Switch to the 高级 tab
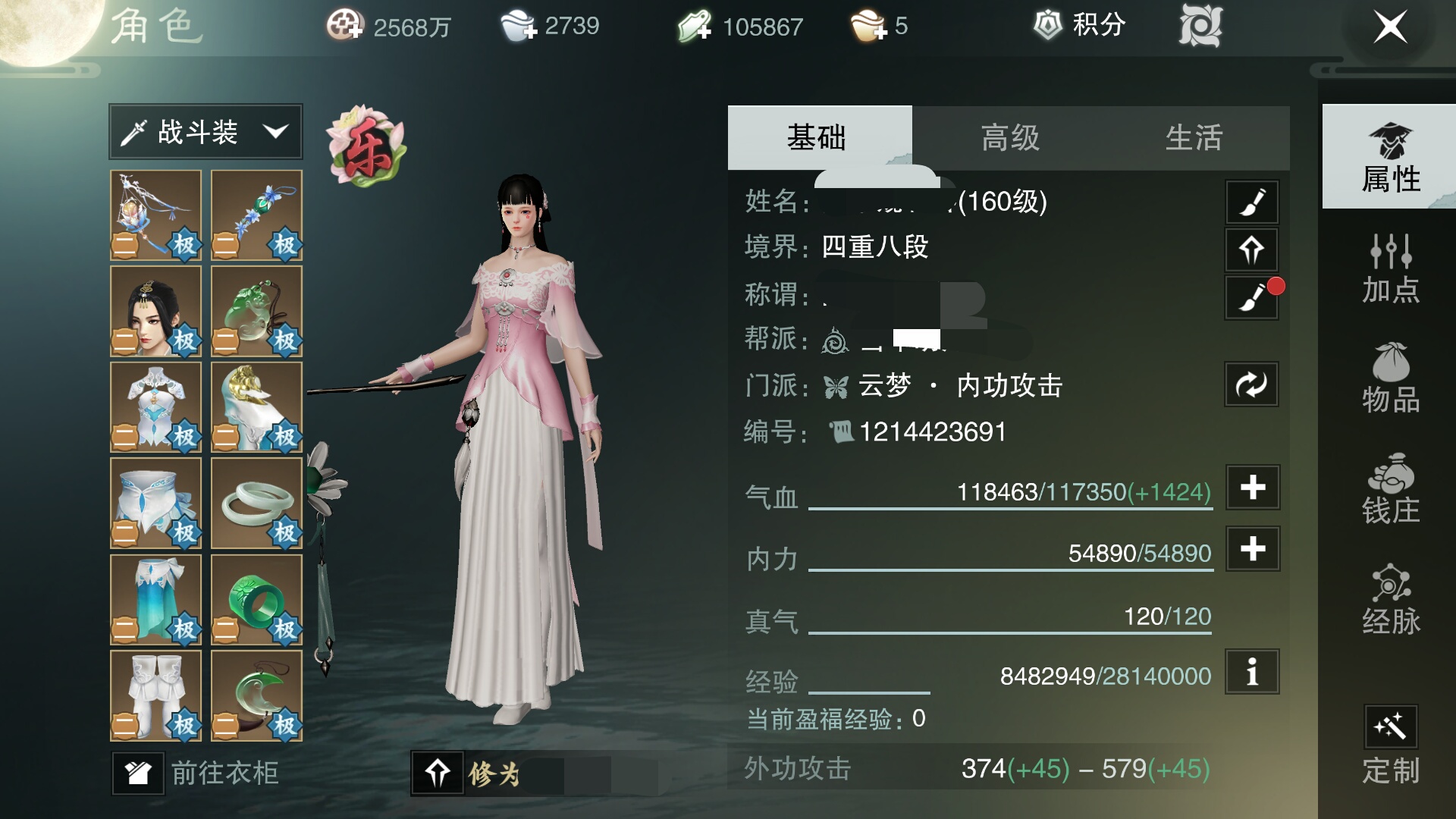The height and width of the screenshot is (819, 1456). point(1009,137)
